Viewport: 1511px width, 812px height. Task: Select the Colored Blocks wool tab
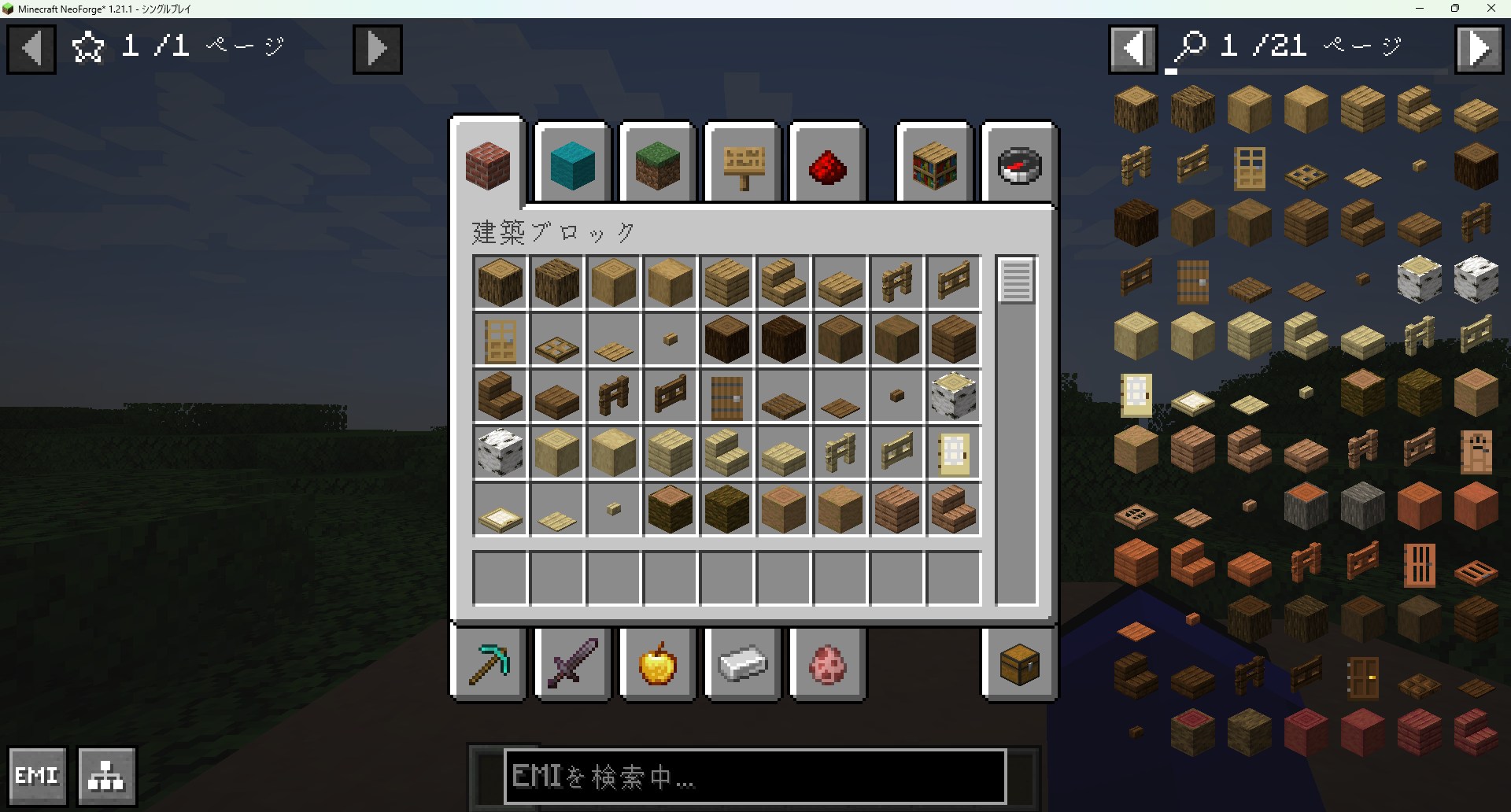[x=571, y=163]
